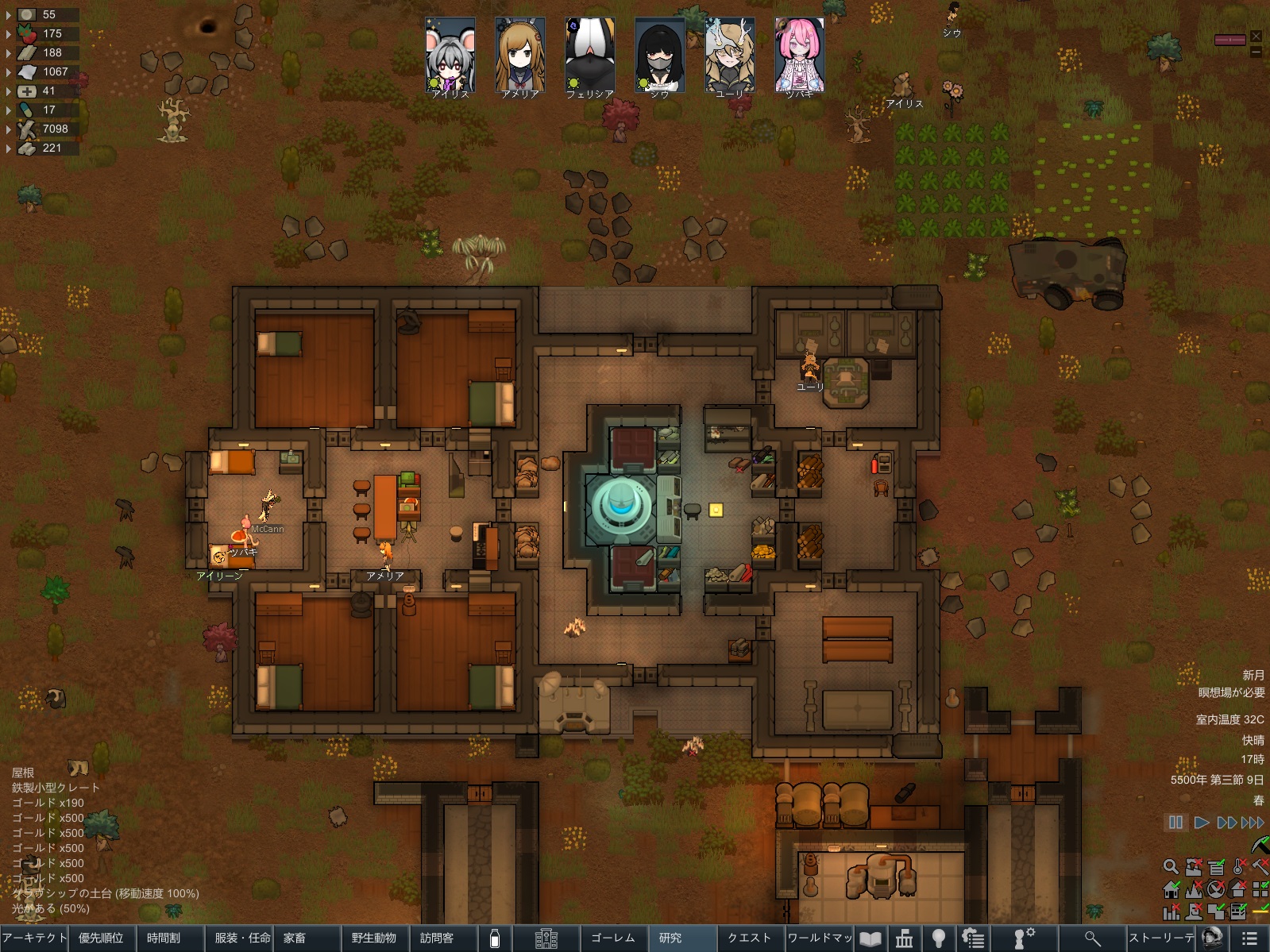This screenshot has width=1270, height=952.
Task: Select the pink-haired ツバキ portrait
Action: click(x=800, y=57)
